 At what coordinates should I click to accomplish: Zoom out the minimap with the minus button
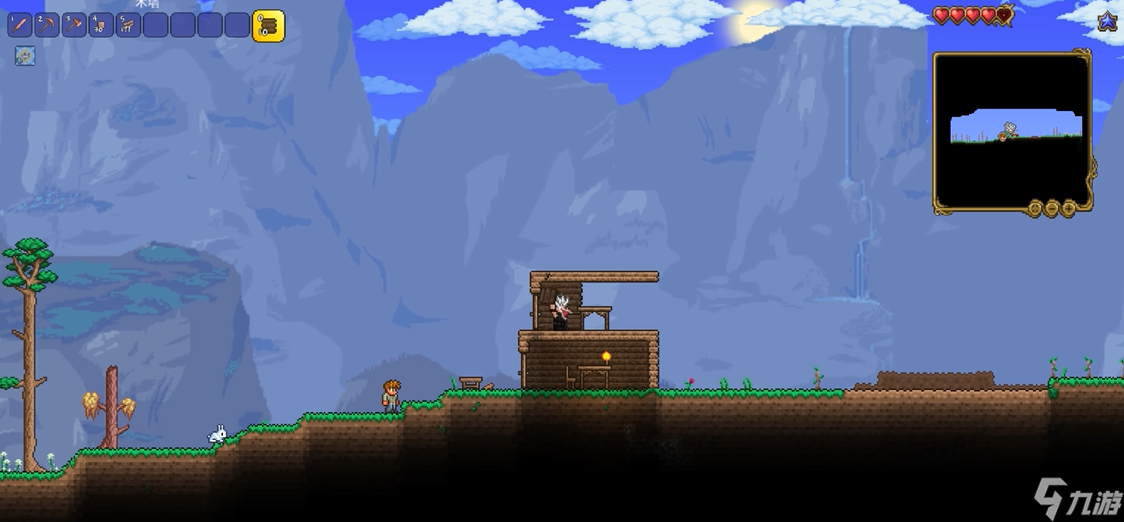1052,208
